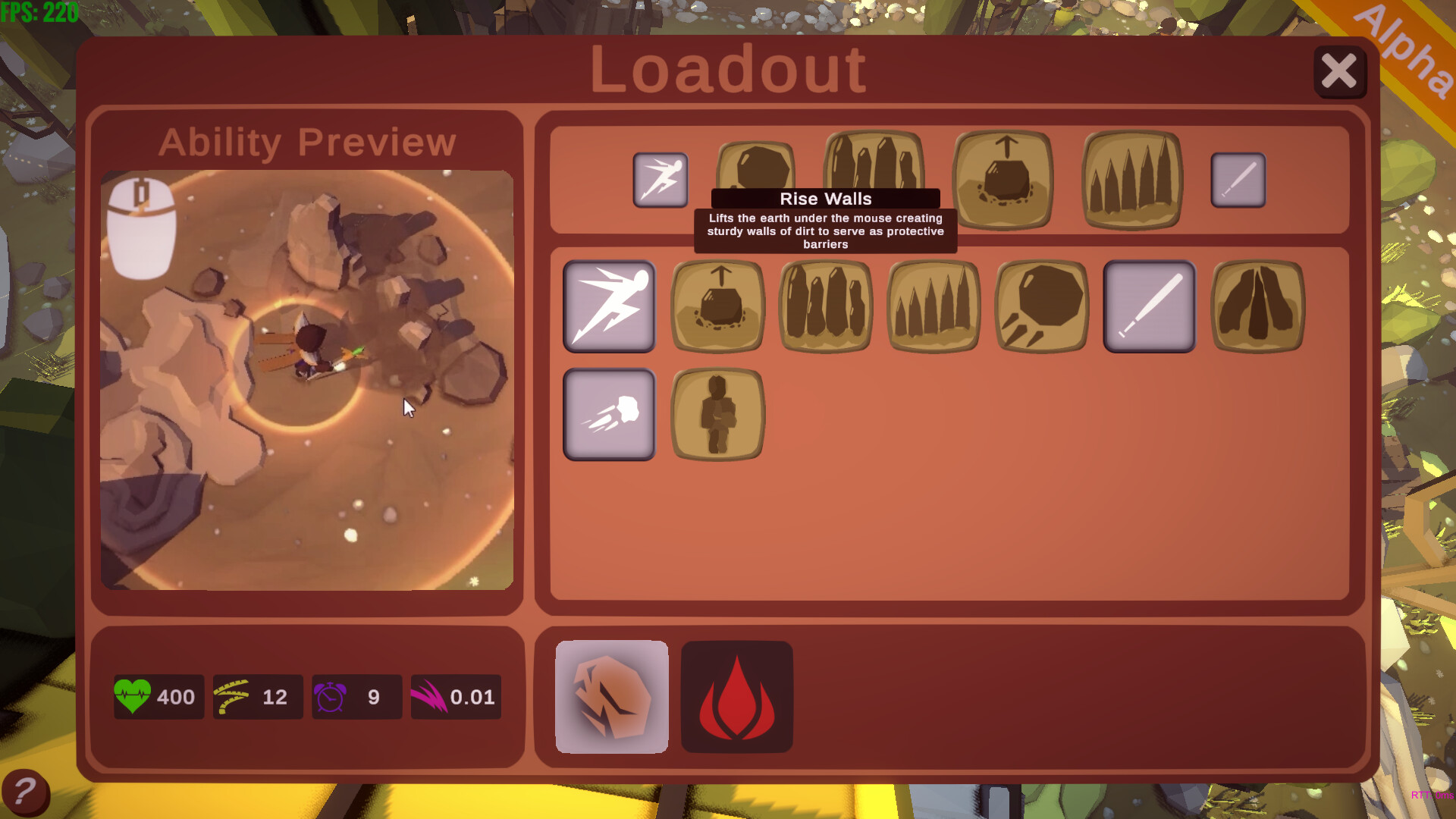This screenshot has width=1456, height=819.
Task: Click the yellow range measuring-tape icon
Action: point(232,696)
